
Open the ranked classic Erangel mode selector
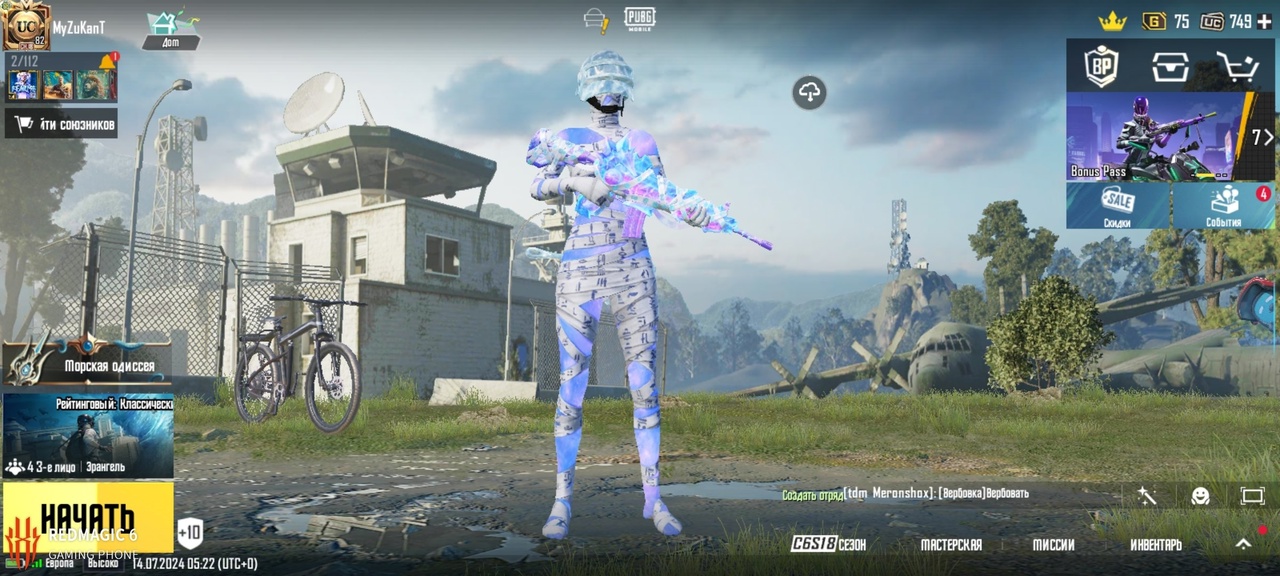click(x=88, y=436)
